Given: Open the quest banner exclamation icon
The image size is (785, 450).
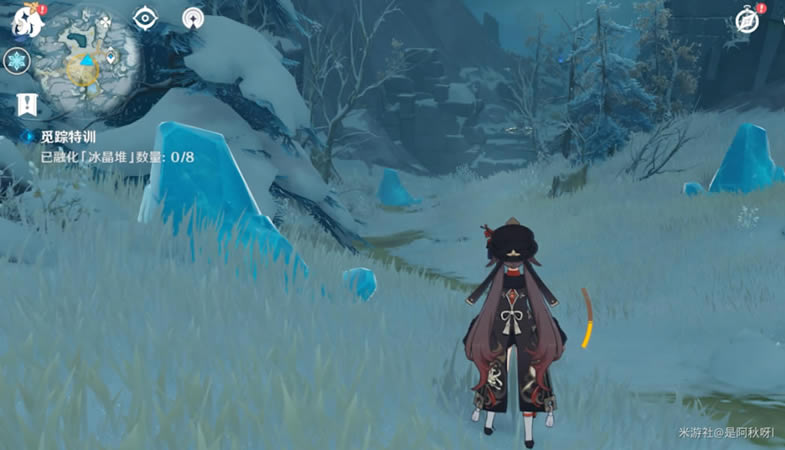Looking at the screenshot, I should point(23,103).
